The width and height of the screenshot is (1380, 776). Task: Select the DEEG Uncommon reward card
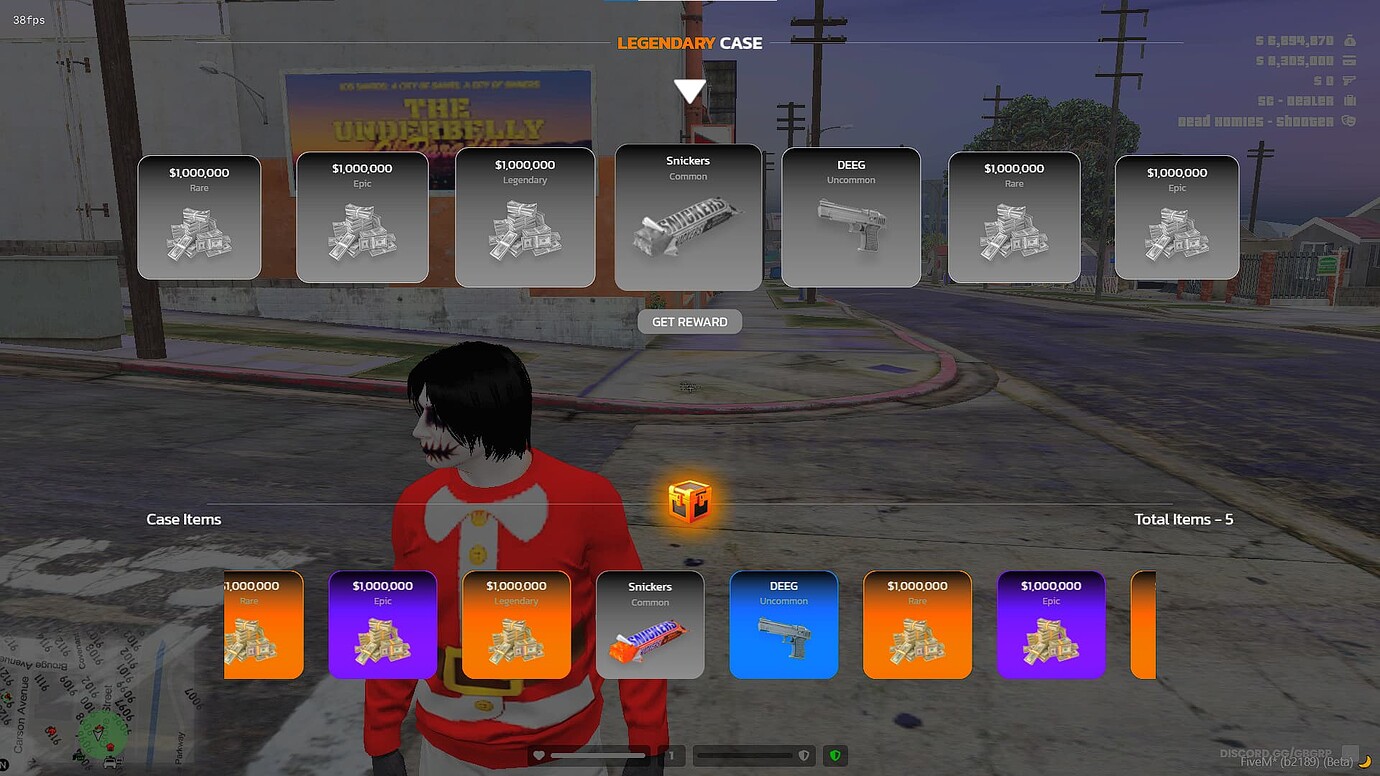point(851,217)
